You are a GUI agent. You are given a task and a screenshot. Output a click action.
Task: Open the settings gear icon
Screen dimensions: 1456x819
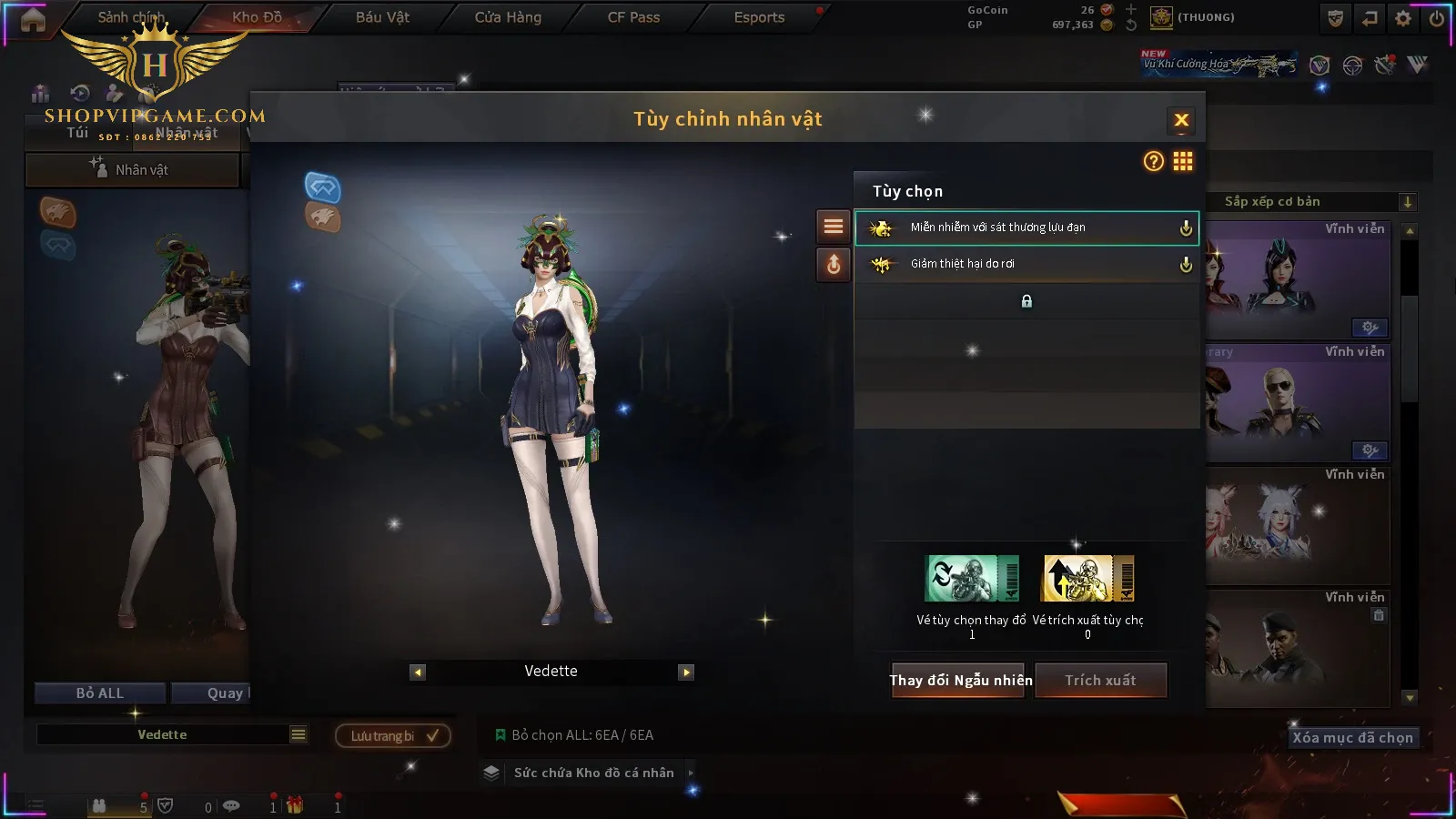pyautogui.click(x=1403, y=18)
